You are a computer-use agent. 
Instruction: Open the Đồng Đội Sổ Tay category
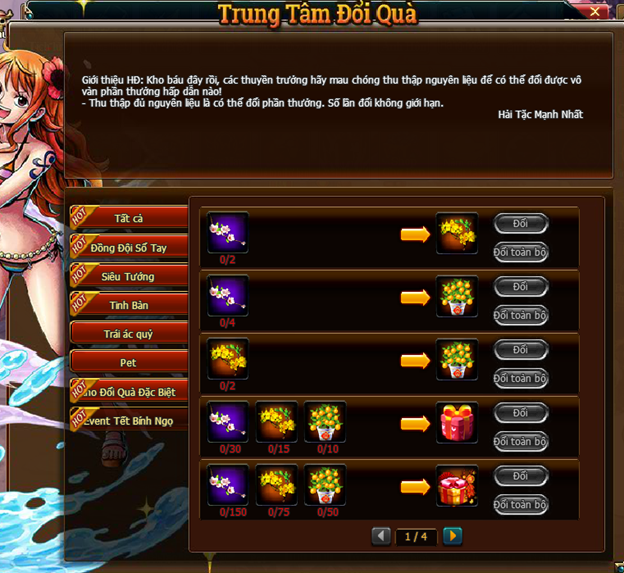129,247
